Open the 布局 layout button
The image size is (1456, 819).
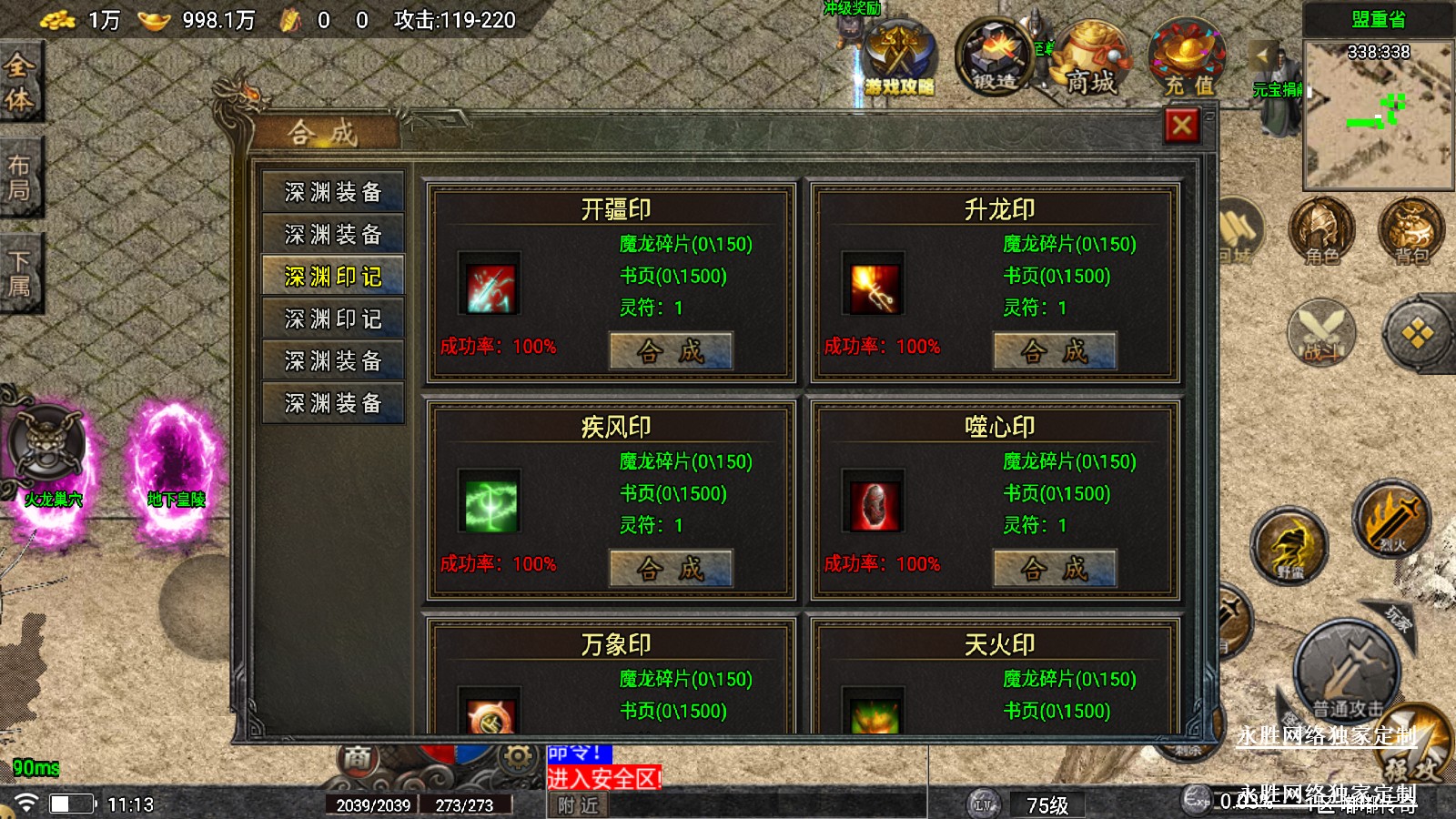tap(20, 177)
